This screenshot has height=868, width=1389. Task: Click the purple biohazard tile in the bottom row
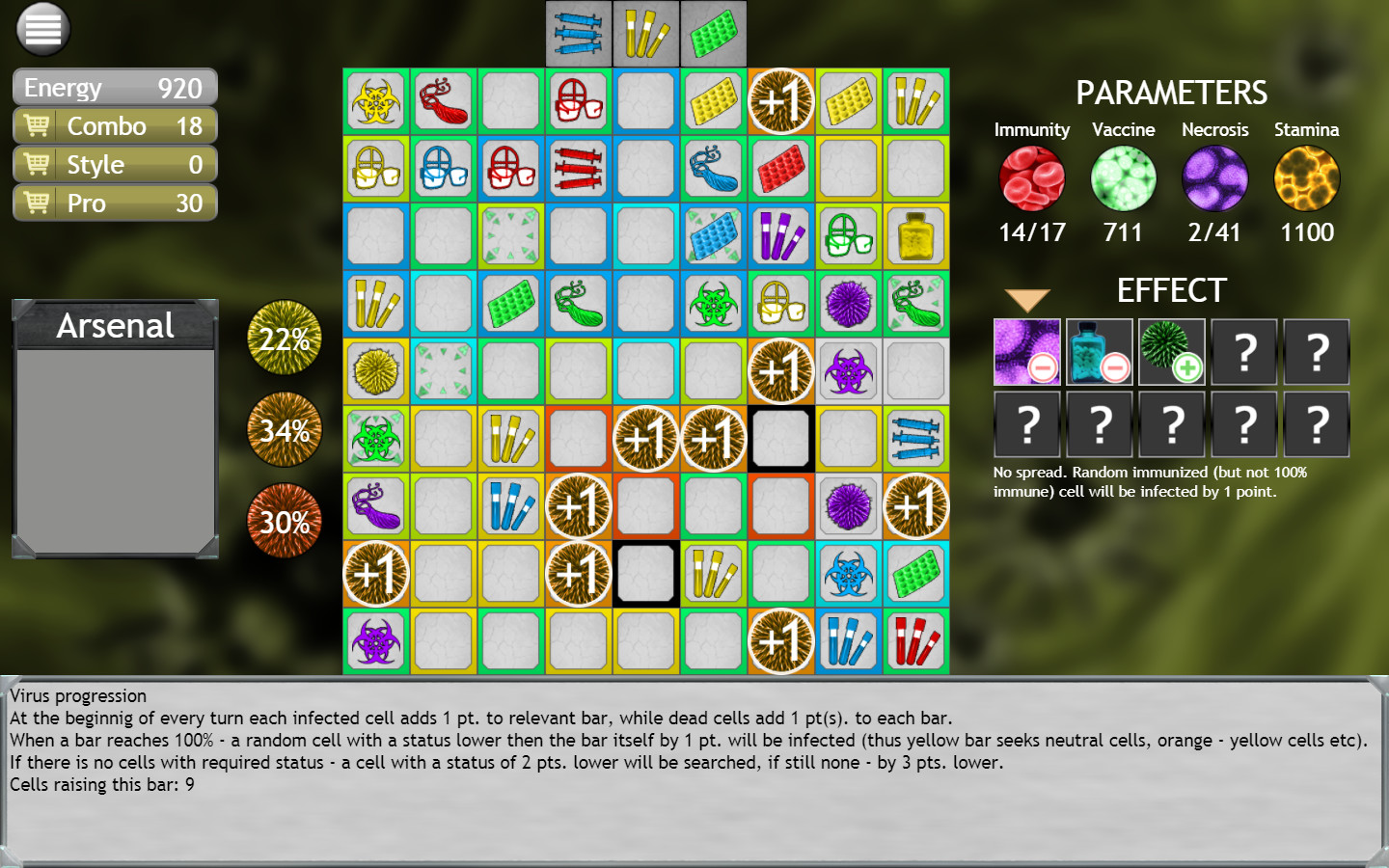click(x=375, y=640)
